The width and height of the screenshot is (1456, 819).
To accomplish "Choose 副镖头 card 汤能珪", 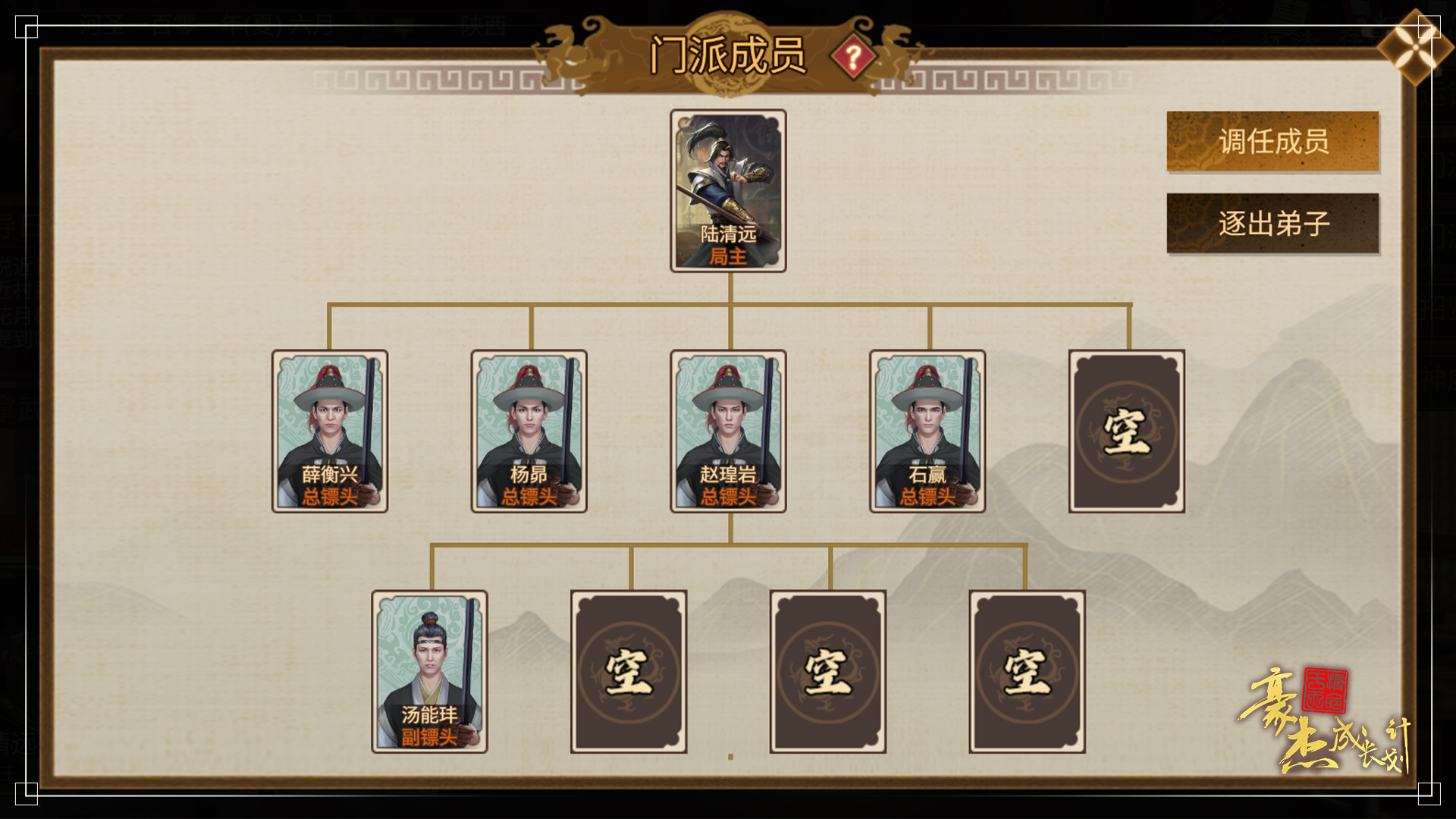I will pyautogui.click(x=429, y=671).
